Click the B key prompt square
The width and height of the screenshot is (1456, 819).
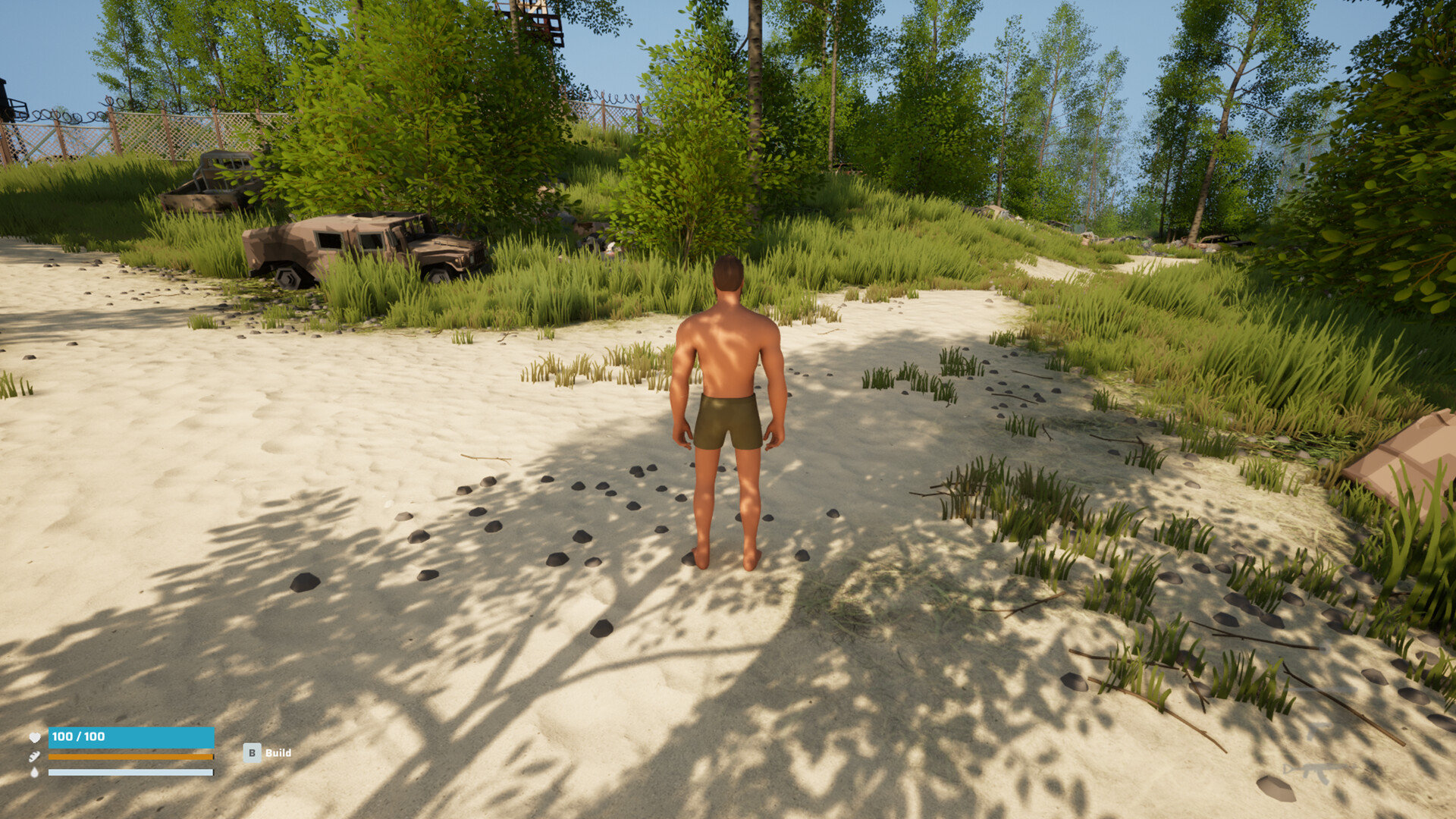(253, 753)
